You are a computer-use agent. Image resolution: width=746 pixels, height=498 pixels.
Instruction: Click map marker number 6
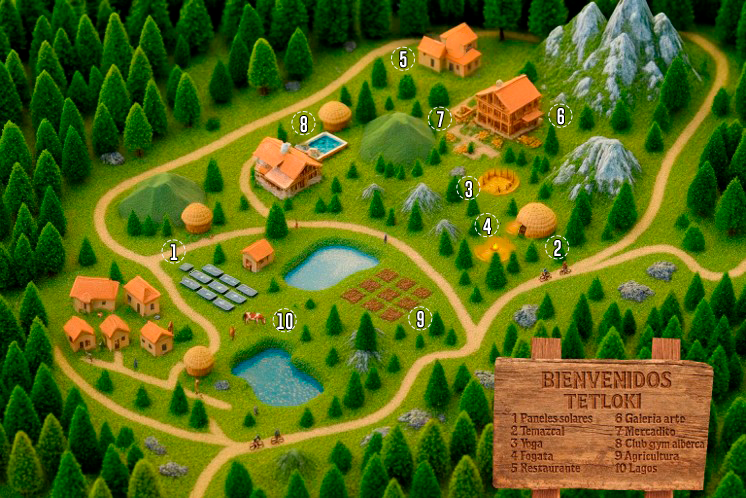coord(560,116)
